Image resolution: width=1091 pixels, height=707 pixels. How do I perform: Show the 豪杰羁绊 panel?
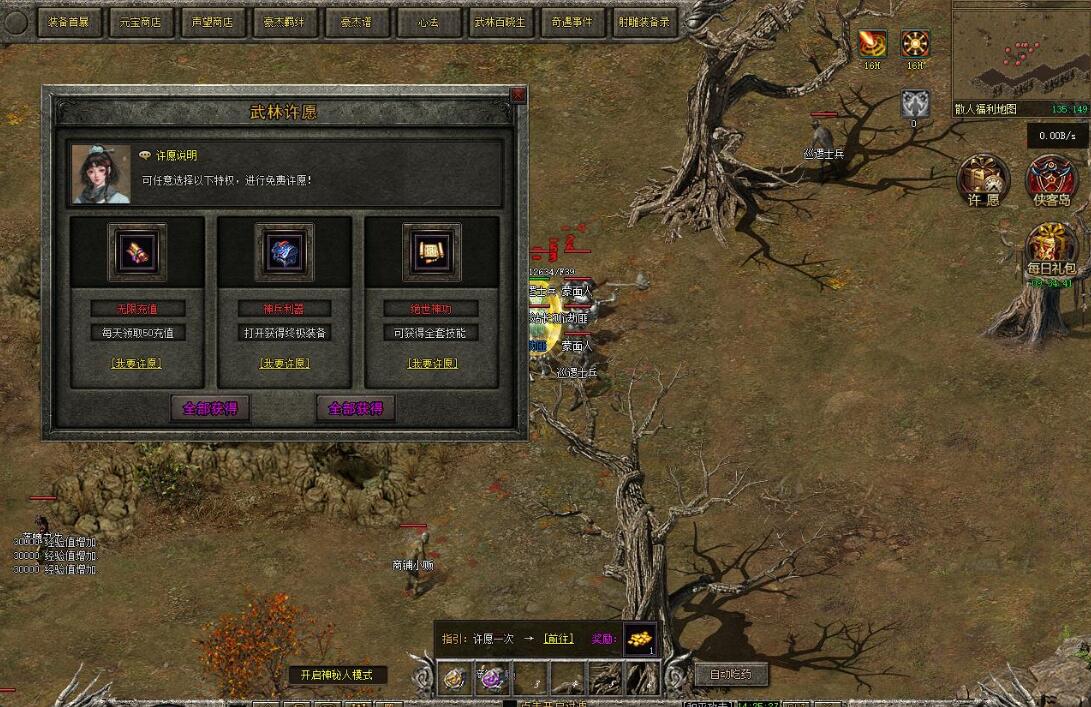[284, 22]
